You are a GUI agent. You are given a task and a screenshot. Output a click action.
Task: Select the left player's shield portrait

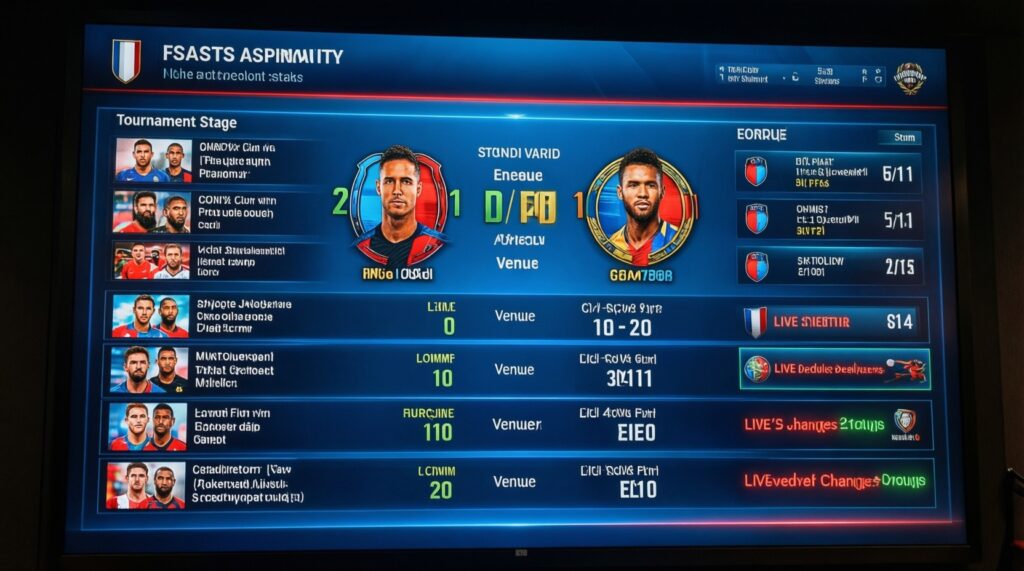[398, 205]
